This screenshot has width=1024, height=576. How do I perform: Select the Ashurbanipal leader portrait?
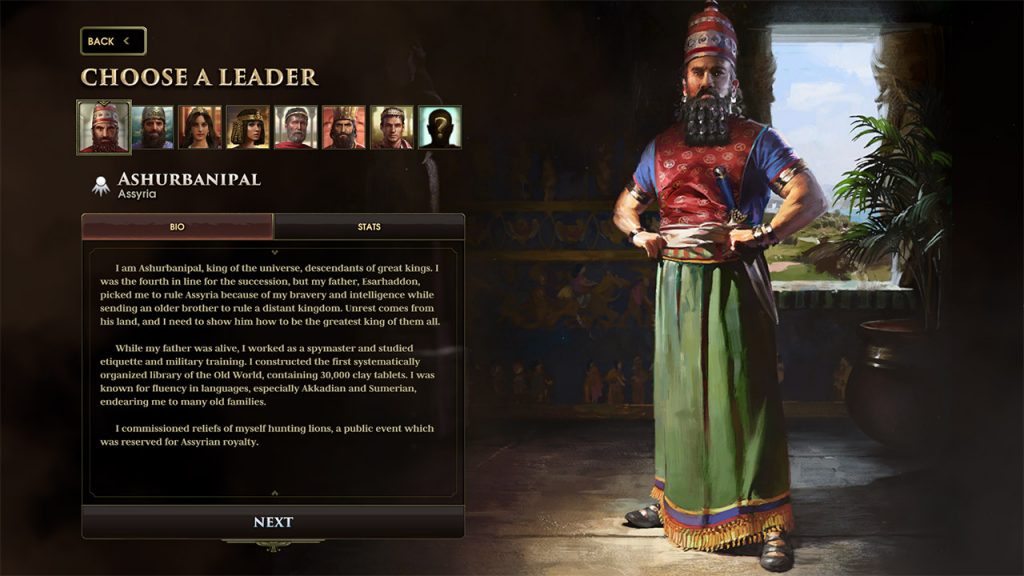tap(104, 127)
